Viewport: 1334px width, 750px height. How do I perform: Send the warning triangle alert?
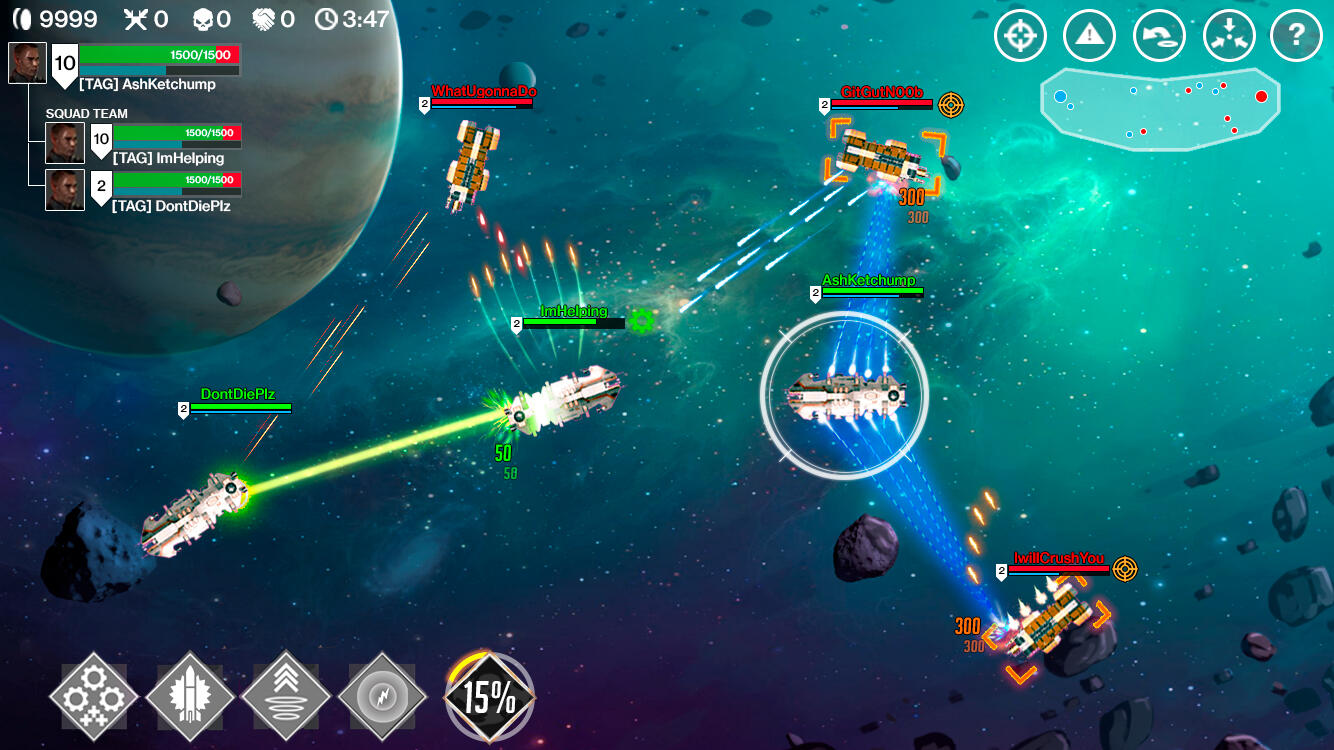coord(1089,37)
